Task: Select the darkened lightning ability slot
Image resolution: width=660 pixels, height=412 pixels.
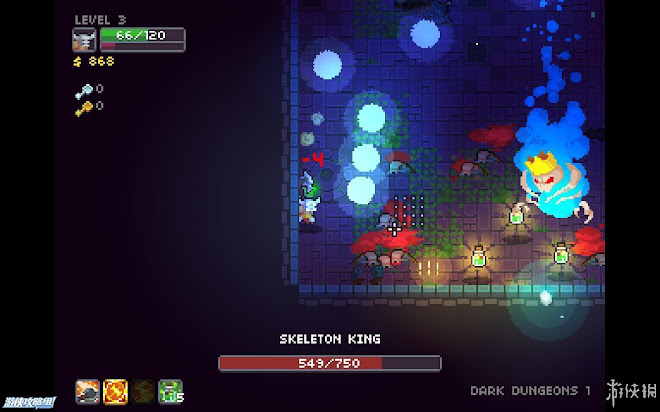Action: pyautogui.click(x=143, y=390)
